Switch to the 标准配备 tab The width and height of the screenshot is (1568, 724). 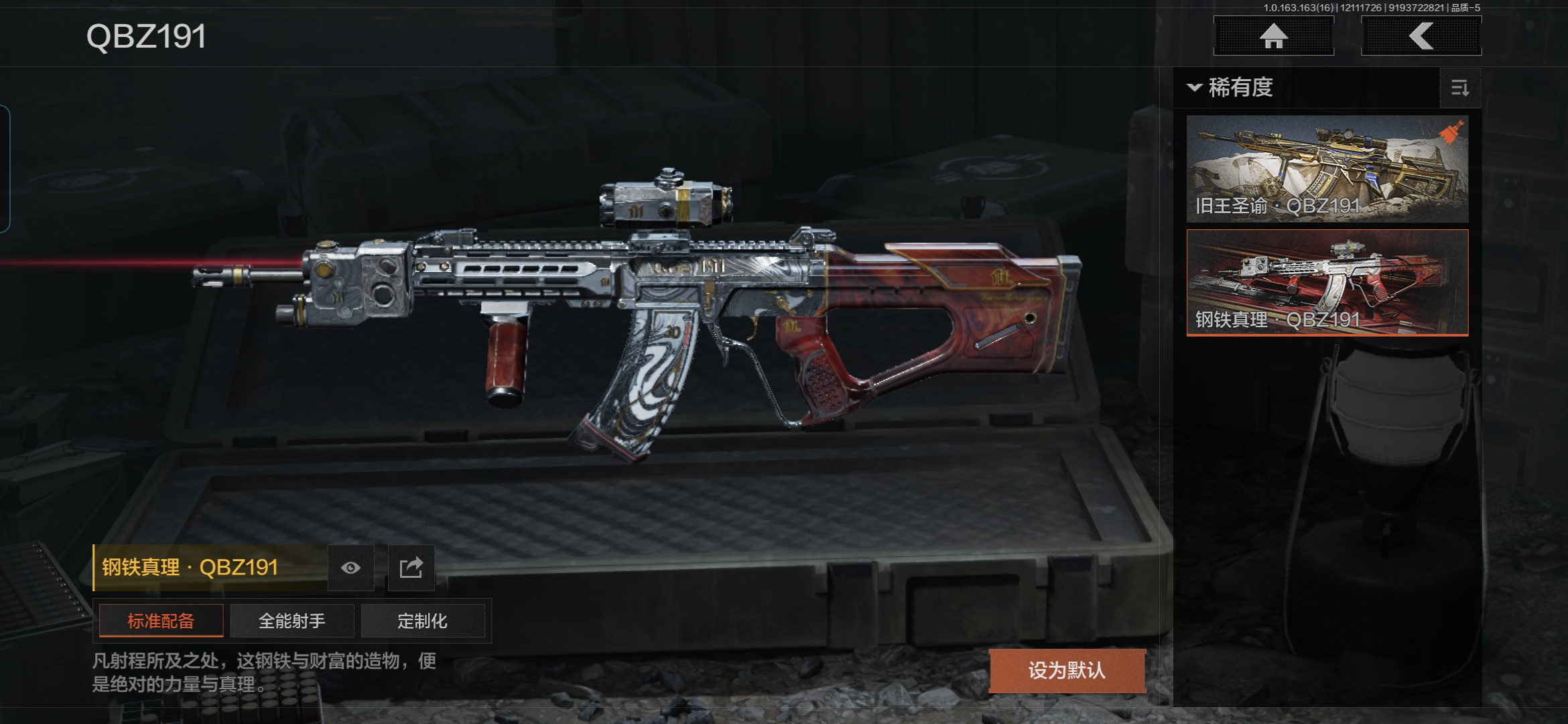(x=161, y=621)
